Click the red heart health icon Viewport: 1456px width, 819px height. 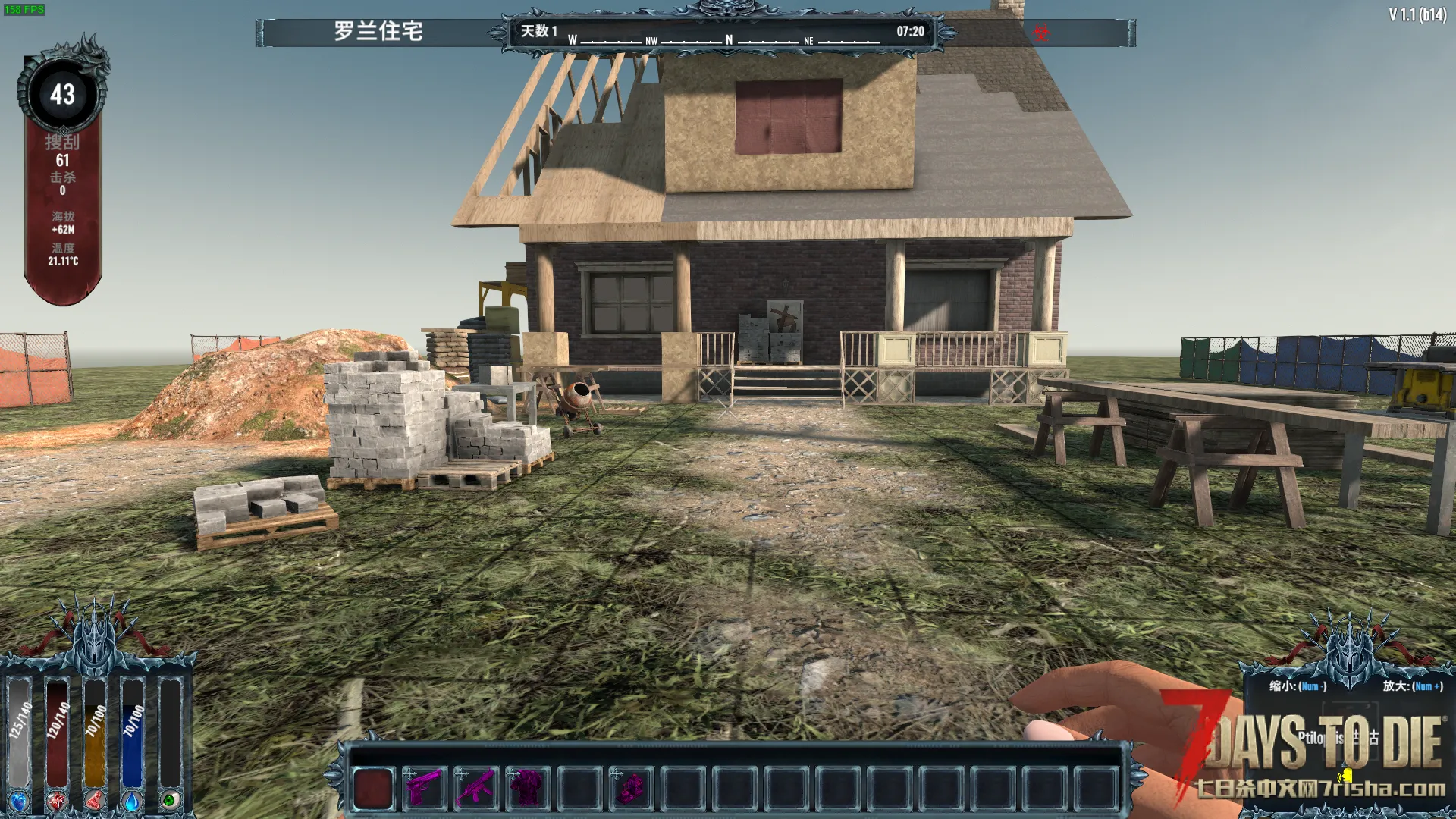57,801
